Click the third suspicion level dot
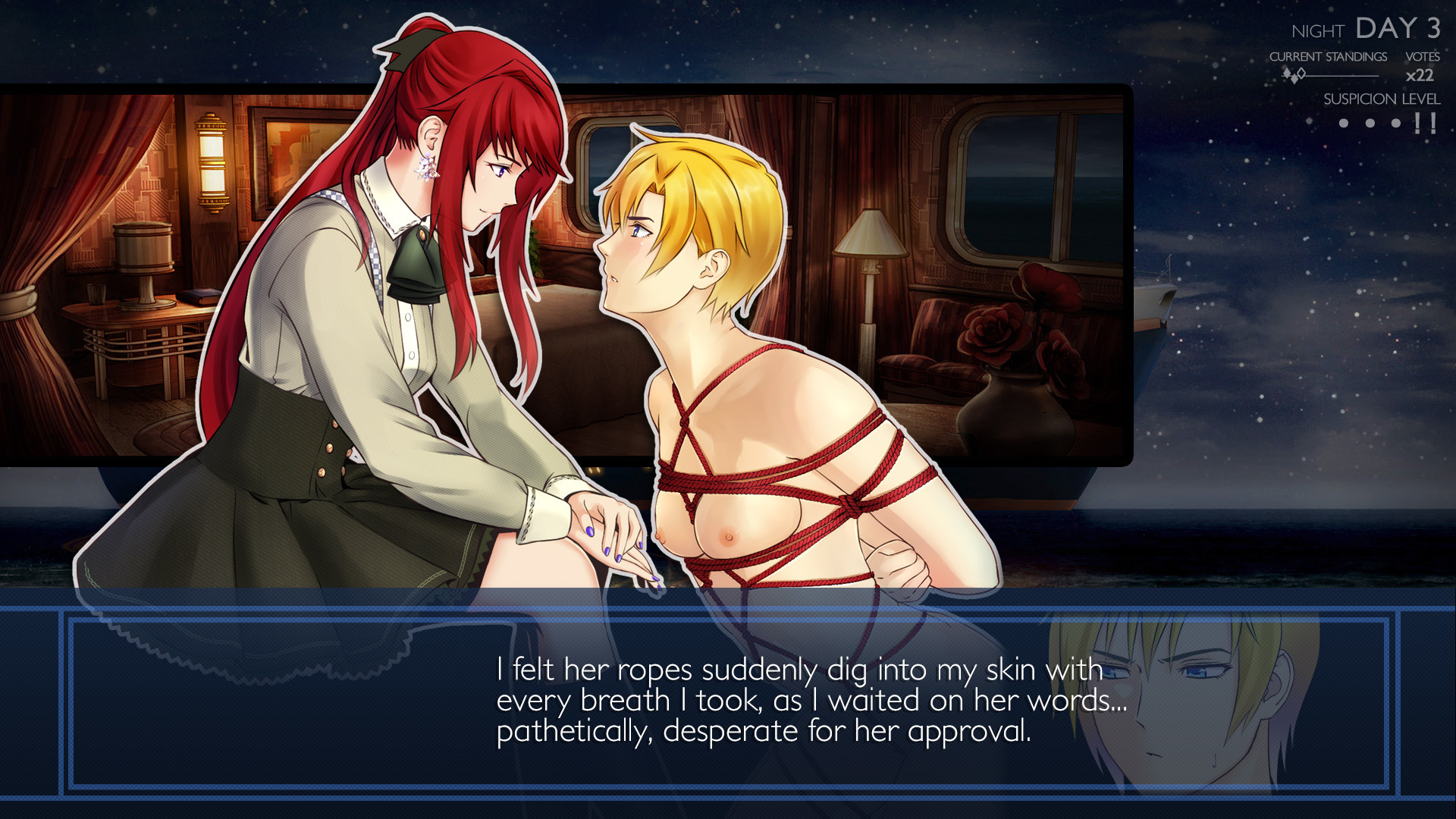This screenshot has width=1456, height=819. point(1395,124)
